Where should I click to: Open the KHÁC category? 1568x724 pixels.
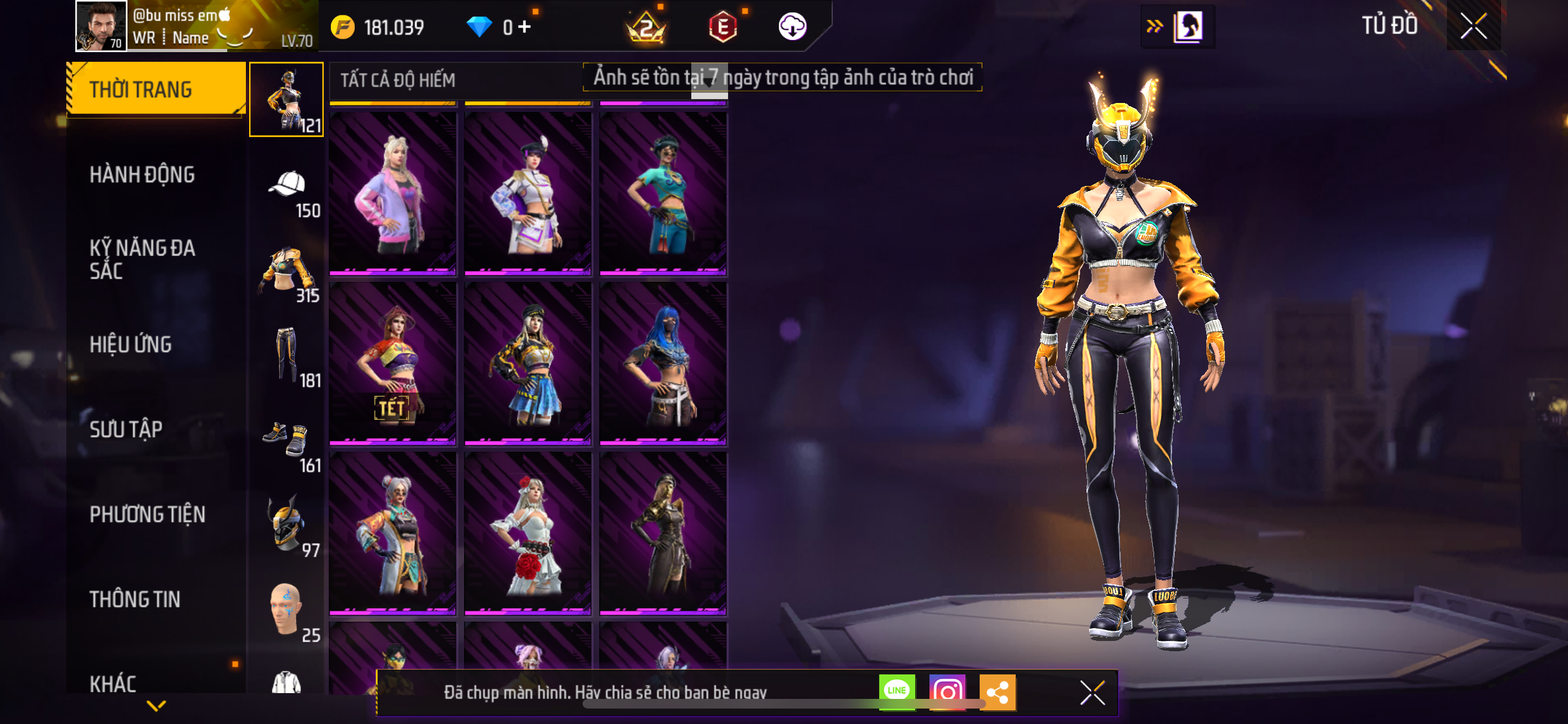point(113,683)
